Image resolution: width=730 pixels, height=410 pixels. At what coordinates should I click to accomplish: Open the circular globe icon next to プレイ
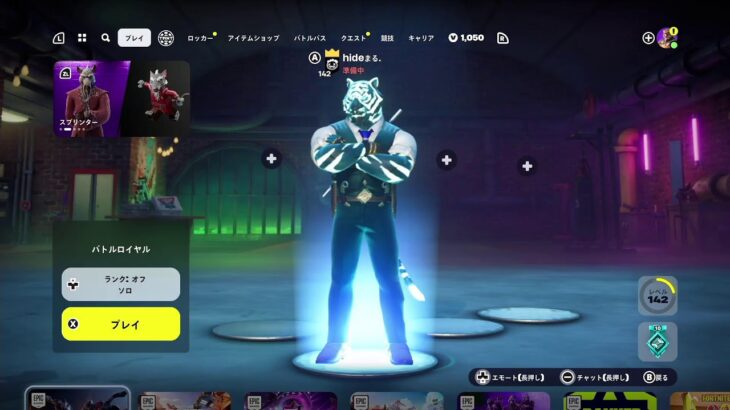click(166, 38)
